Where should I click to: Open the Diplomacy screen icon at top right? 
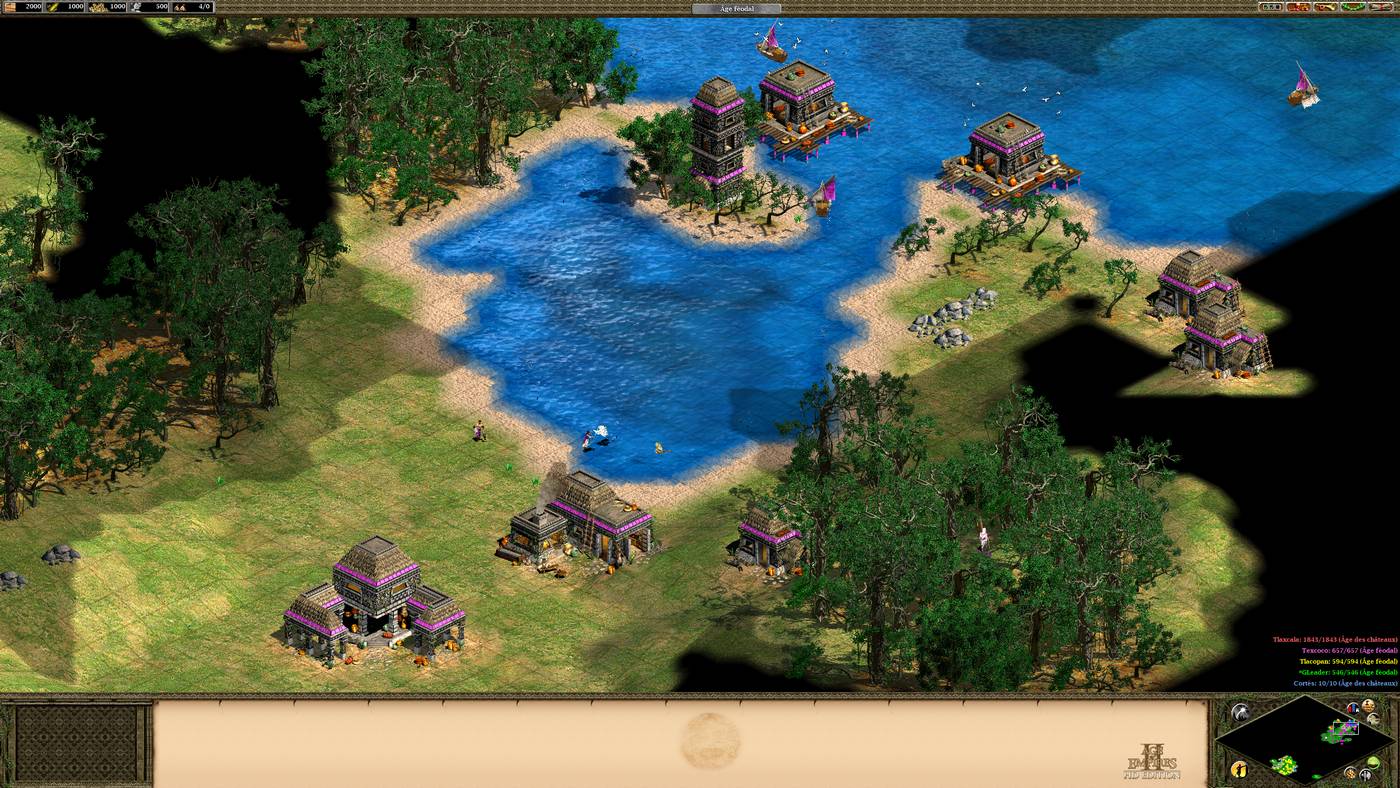1297,9
